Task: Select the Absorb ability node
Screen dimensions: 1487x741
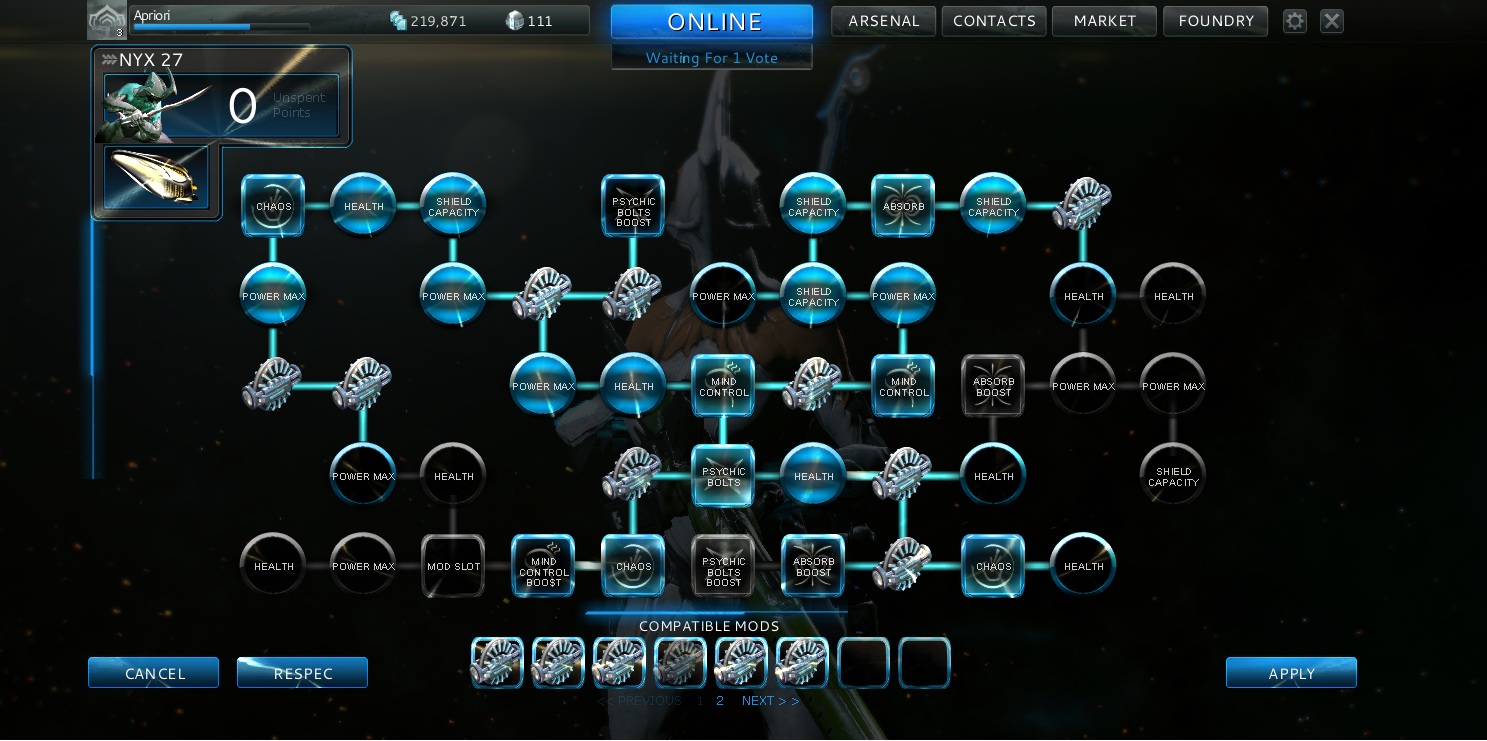Action: pos(903,205)
